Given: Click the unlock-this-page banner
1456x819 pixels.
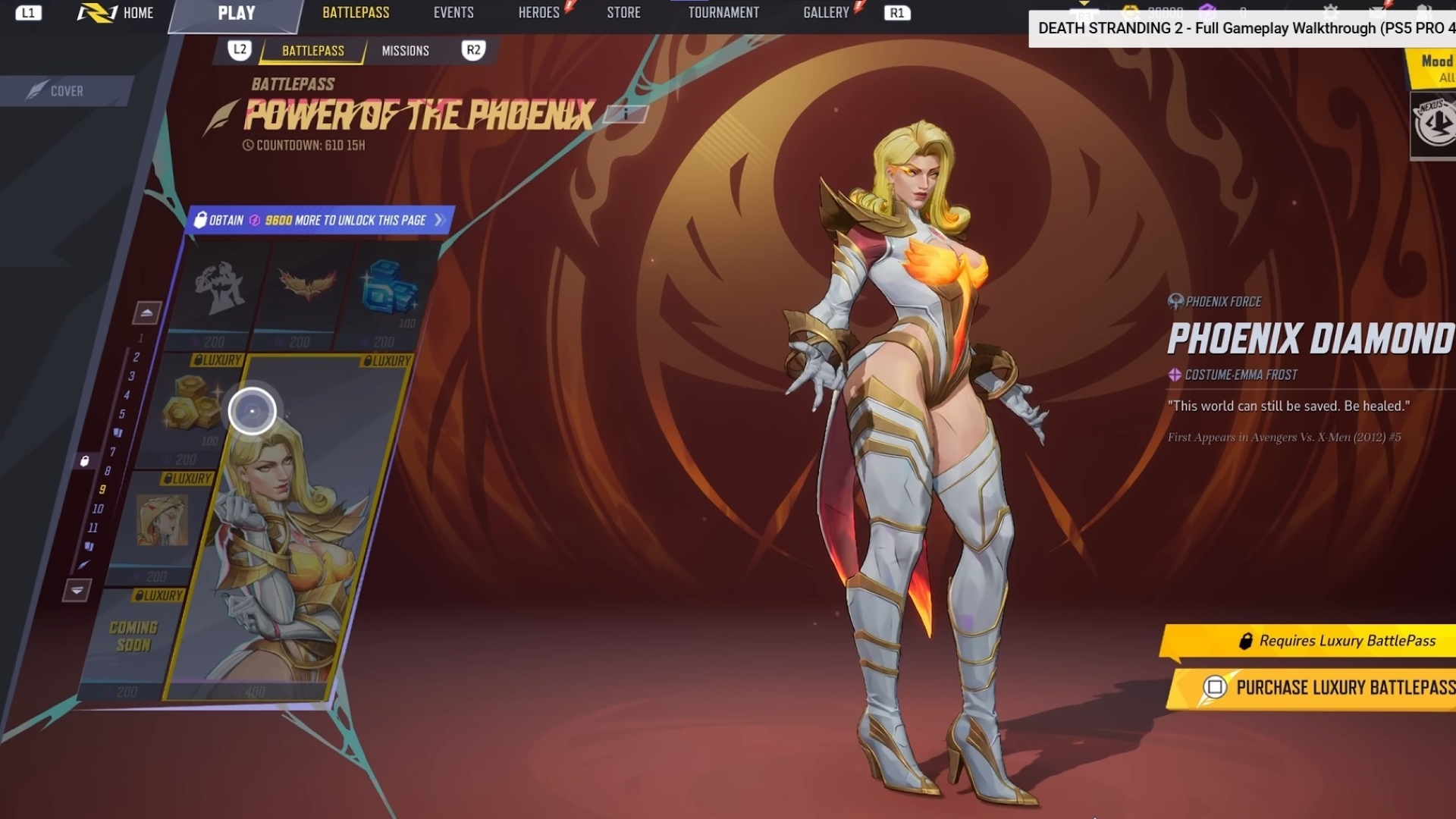Looking at the screenshot, I should tap(320, 220).
